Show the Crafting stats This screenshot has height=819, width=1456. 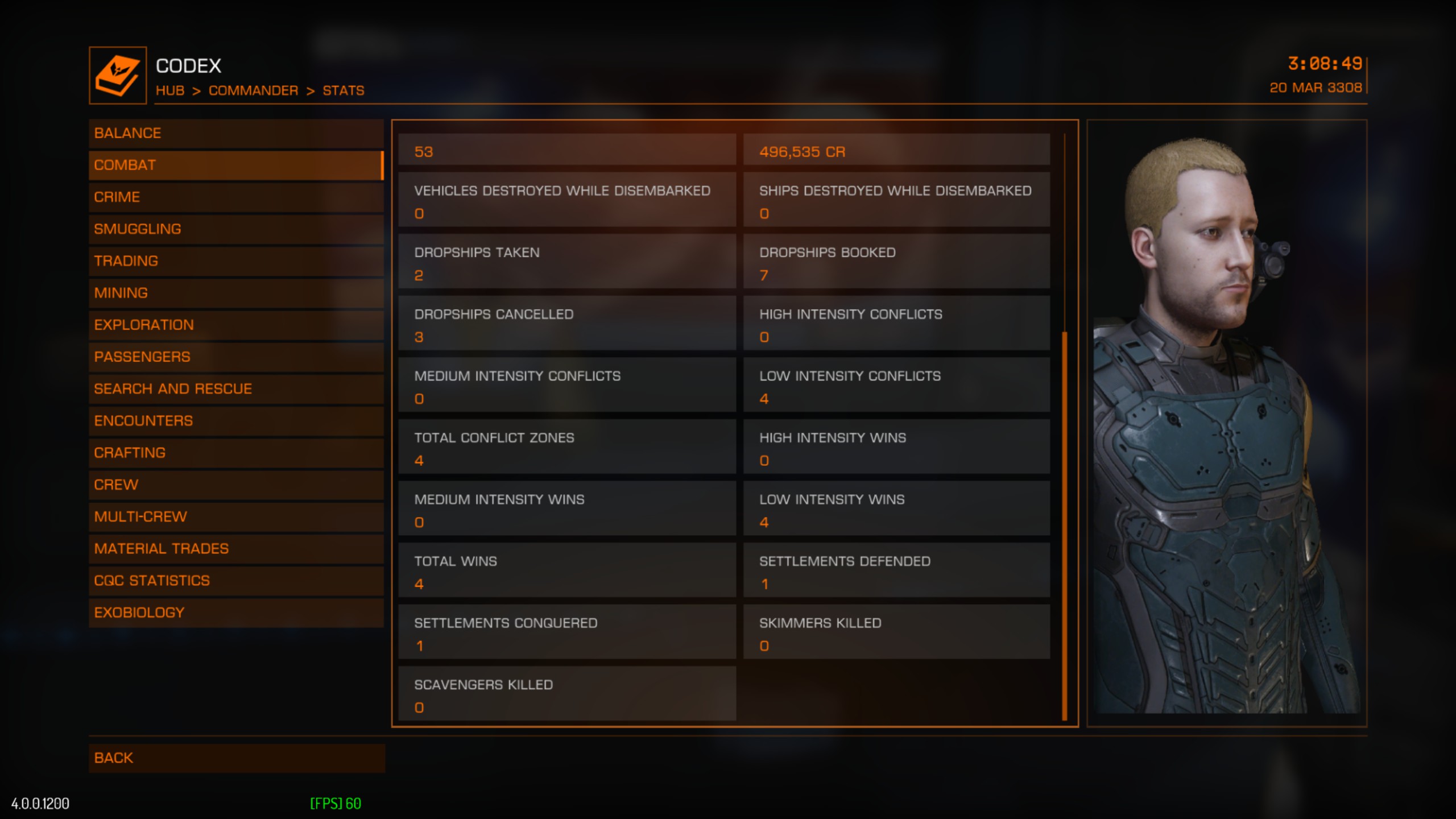[235, 453]
